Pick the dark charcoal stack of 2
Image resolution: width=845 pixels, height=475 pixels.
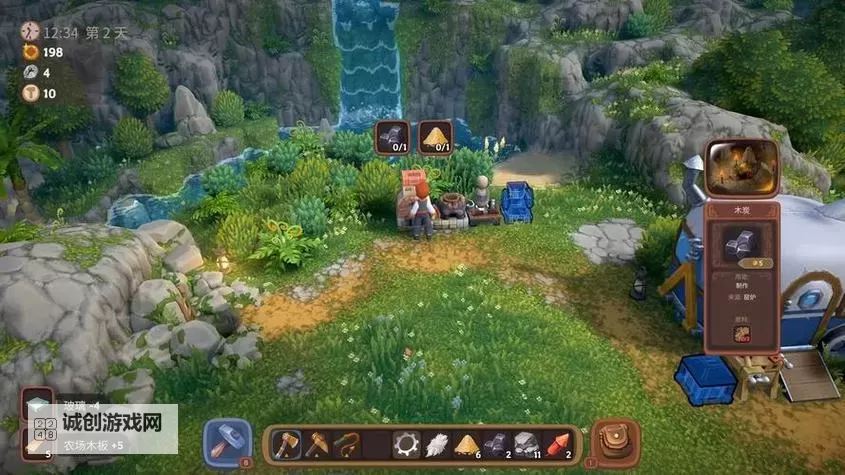[x=496, y=444]
